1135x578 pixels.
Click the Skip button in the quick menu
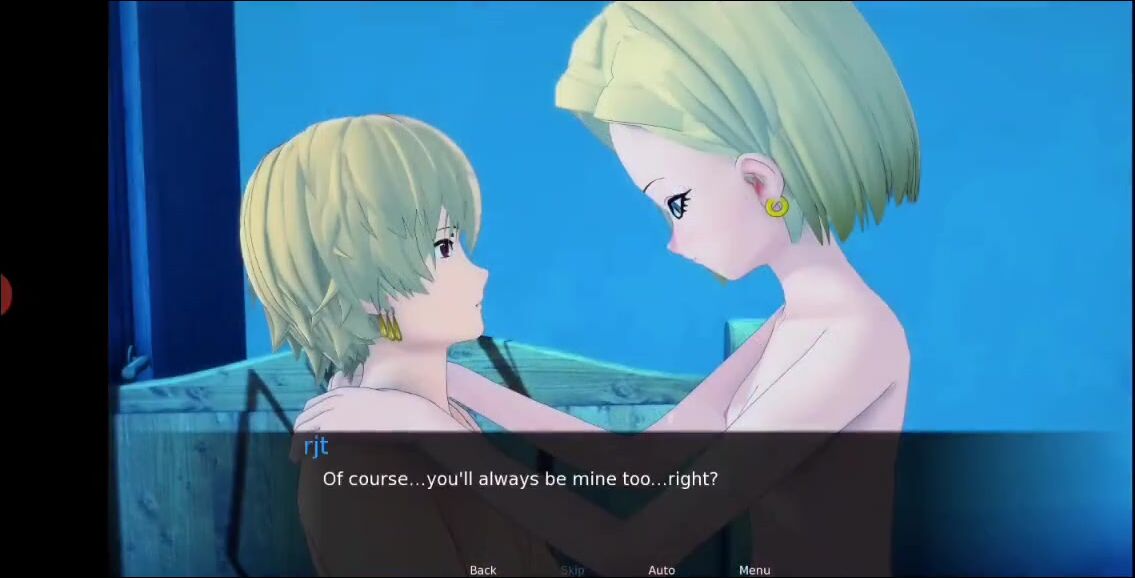[572, 570]
